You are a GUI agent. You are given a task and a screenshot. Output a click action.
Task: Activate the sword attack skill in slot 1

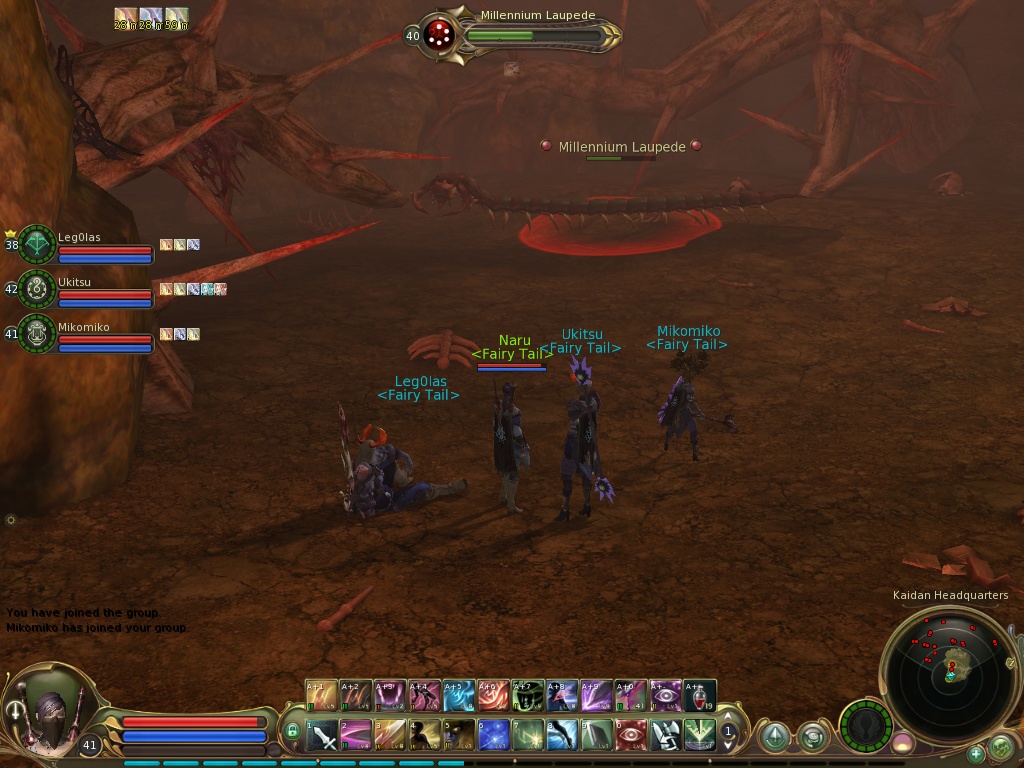(x=322, y=736)
